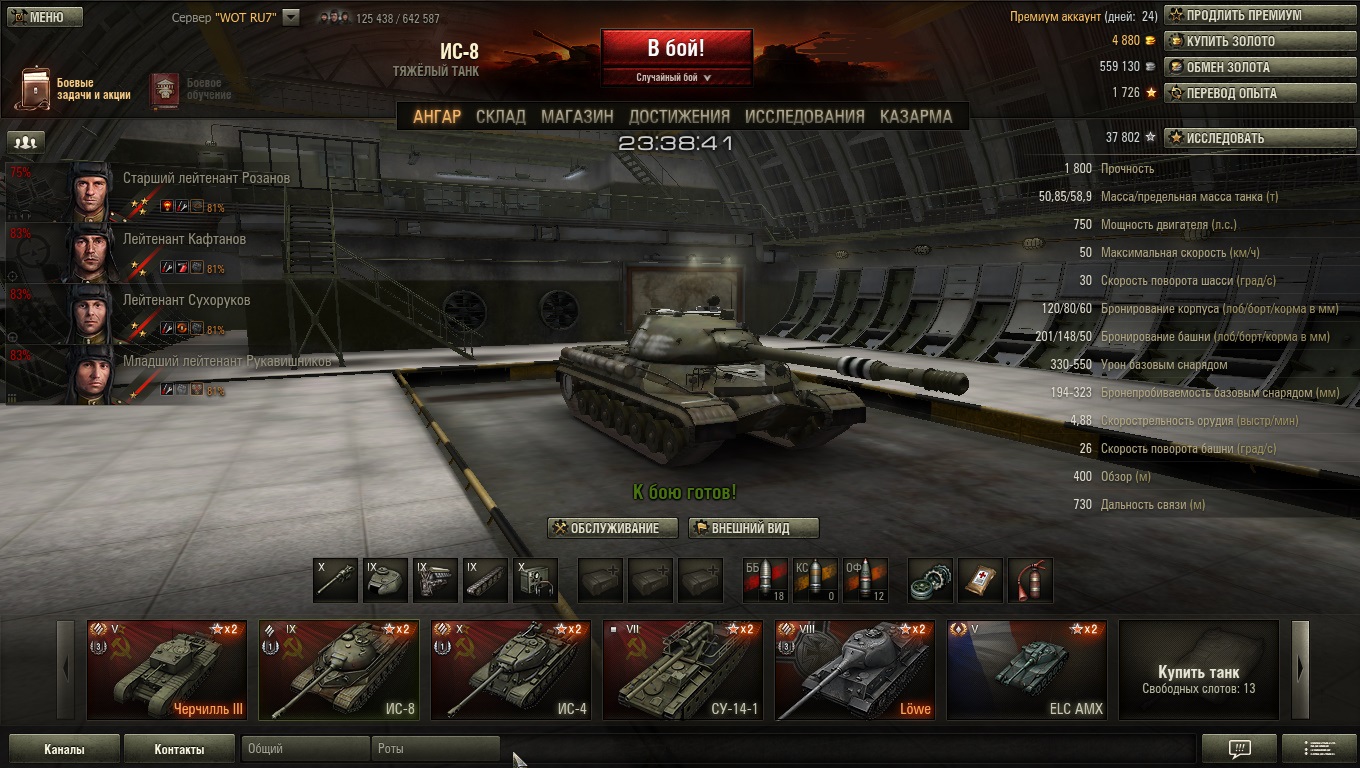Image resolution: width=1360 pixels, height=768 pixels.
Task: Open ОБМЕН ЗОЛОТА exchange
Action: (1243, 68)
